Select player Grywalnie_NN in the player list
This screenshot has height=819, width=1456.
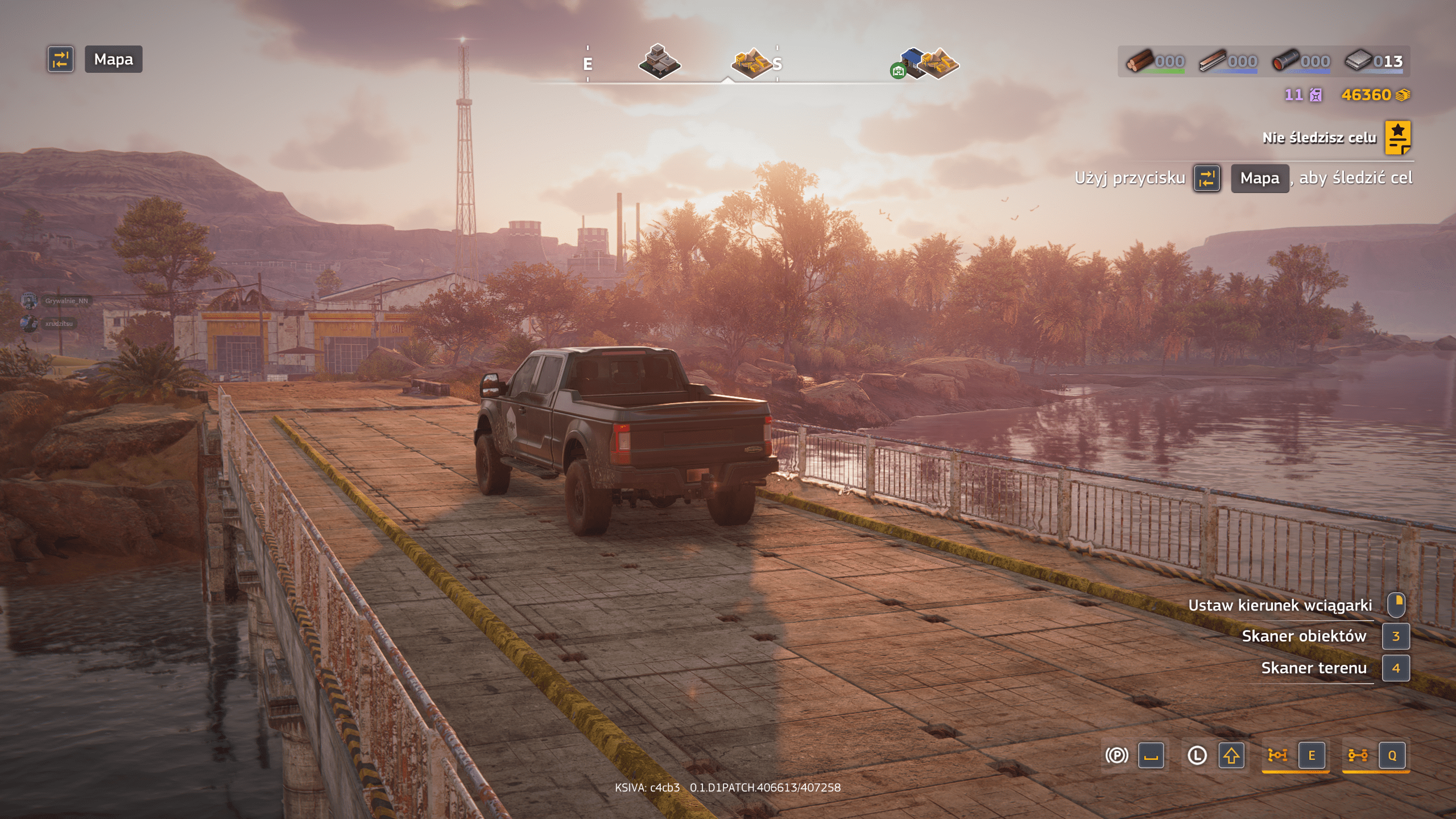coord(66,301)
